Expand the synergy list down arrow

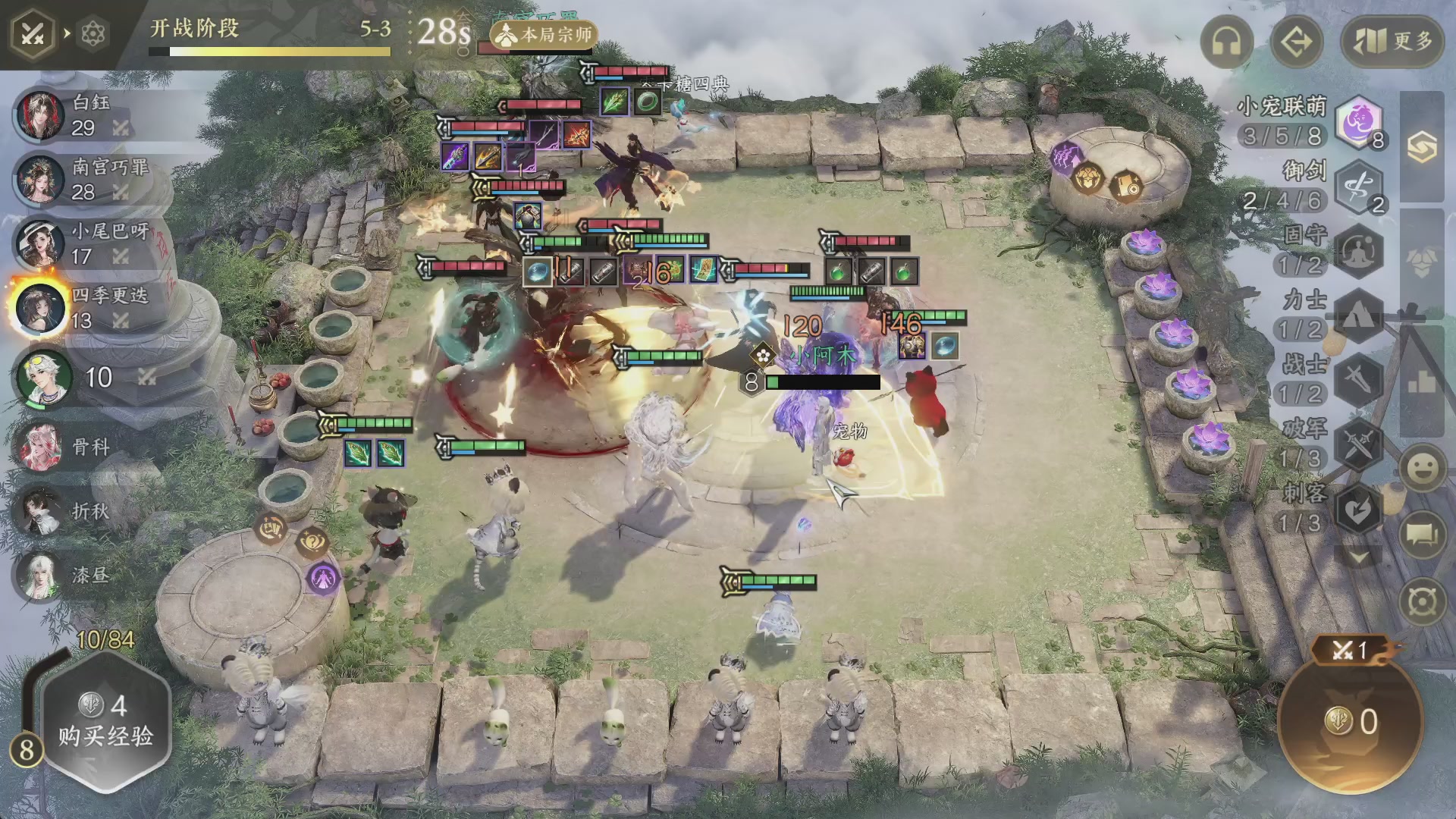[1358, 558]
